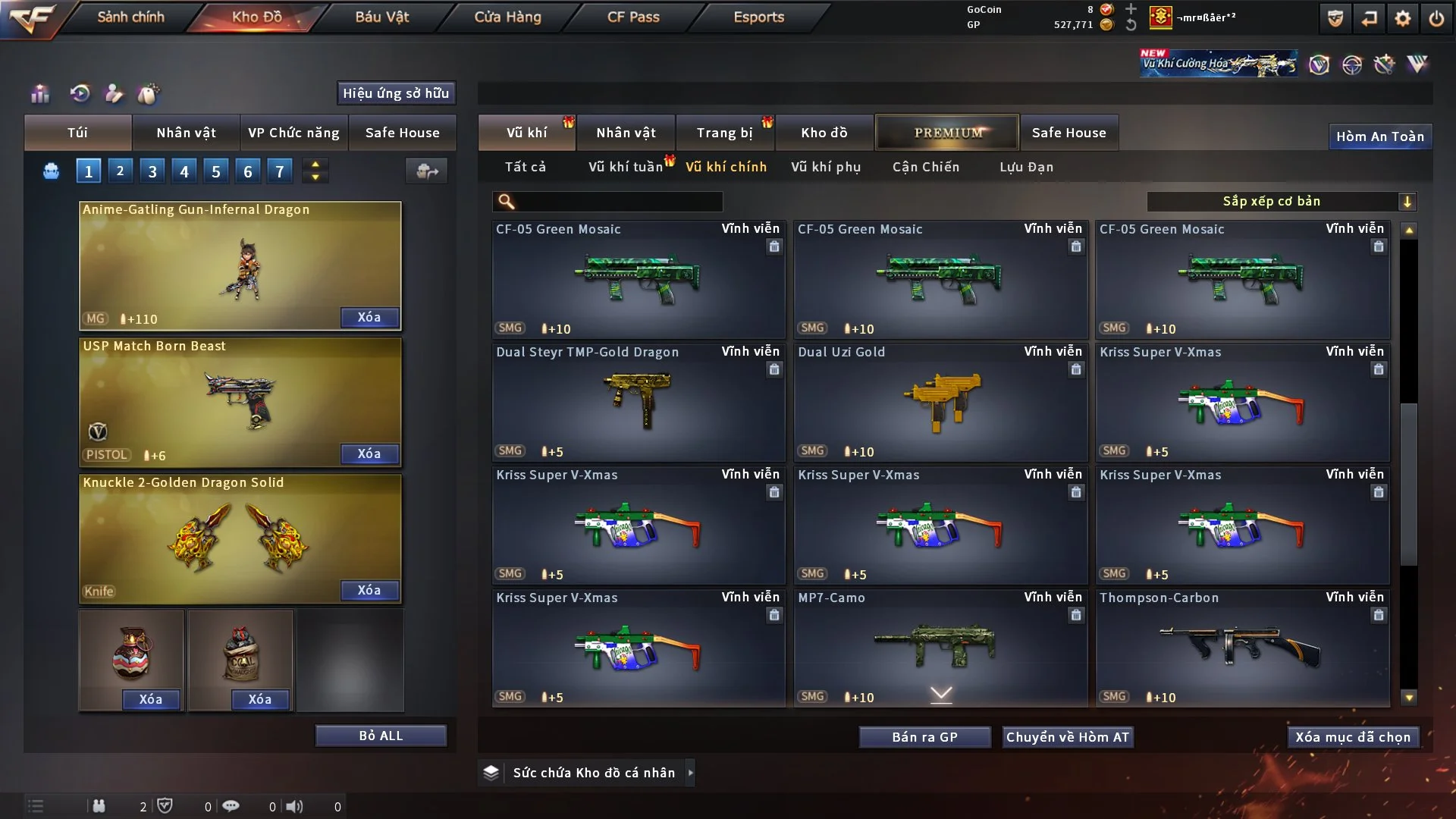Switch to the VP Chức năng tab
Screen dimensions: 1456x819
tap(293, 133)
